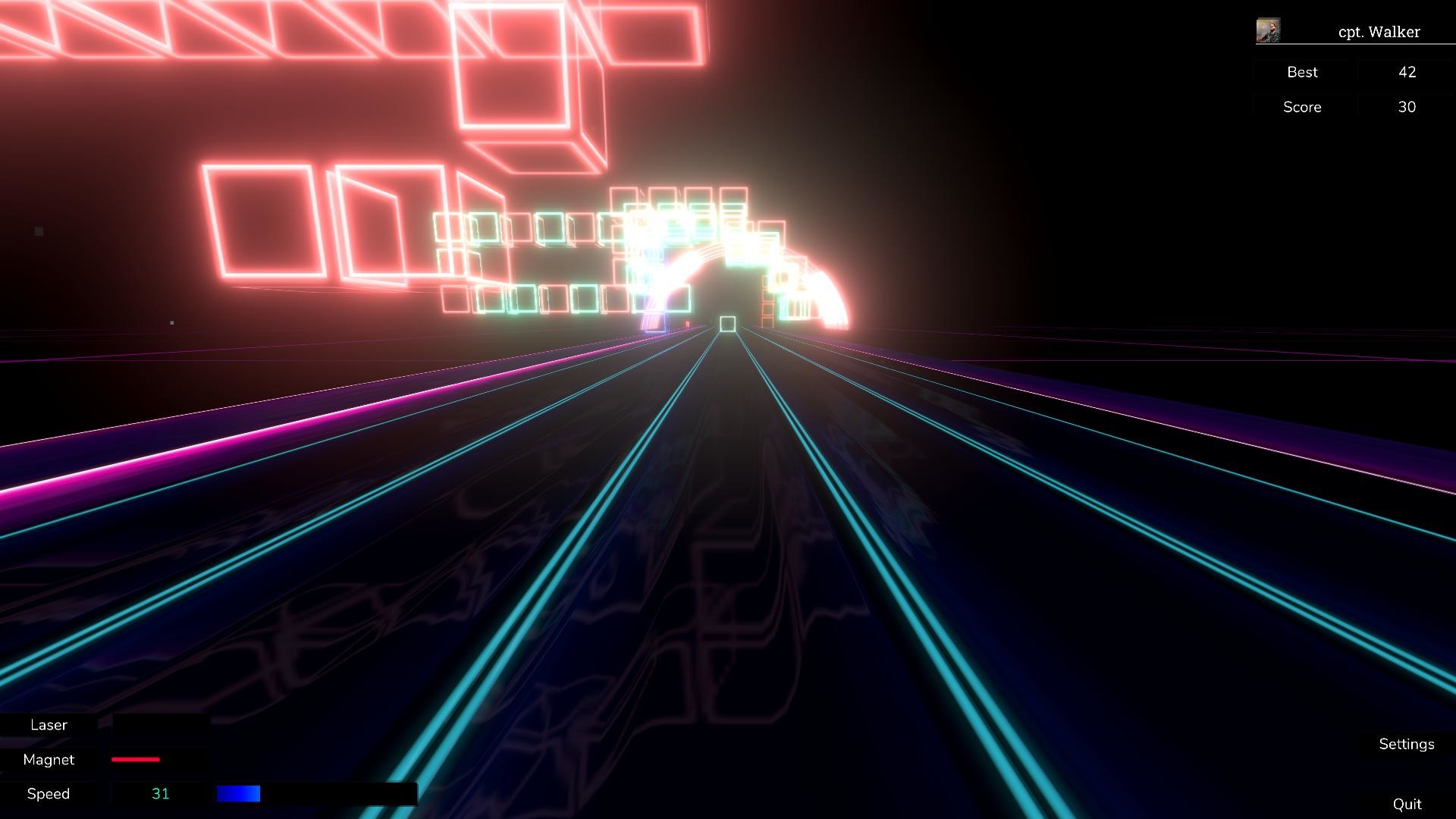Screen dimensions: 1456x819
Task: Click the cpt. Walker avatar portrait
Action: (1266, 30)
